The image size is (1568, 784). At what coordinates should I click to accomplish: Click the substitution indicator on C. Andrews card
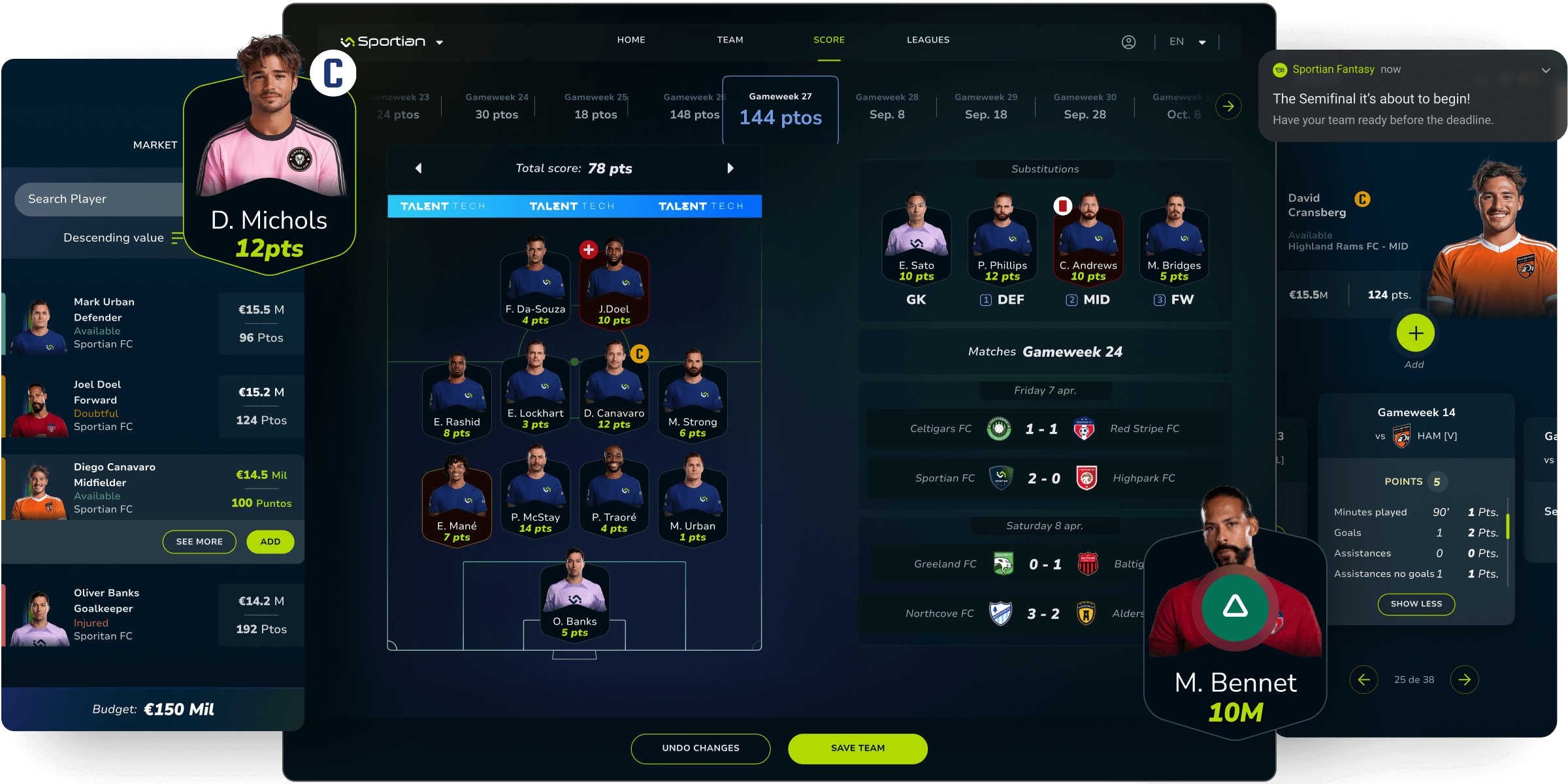point(1061,204)
